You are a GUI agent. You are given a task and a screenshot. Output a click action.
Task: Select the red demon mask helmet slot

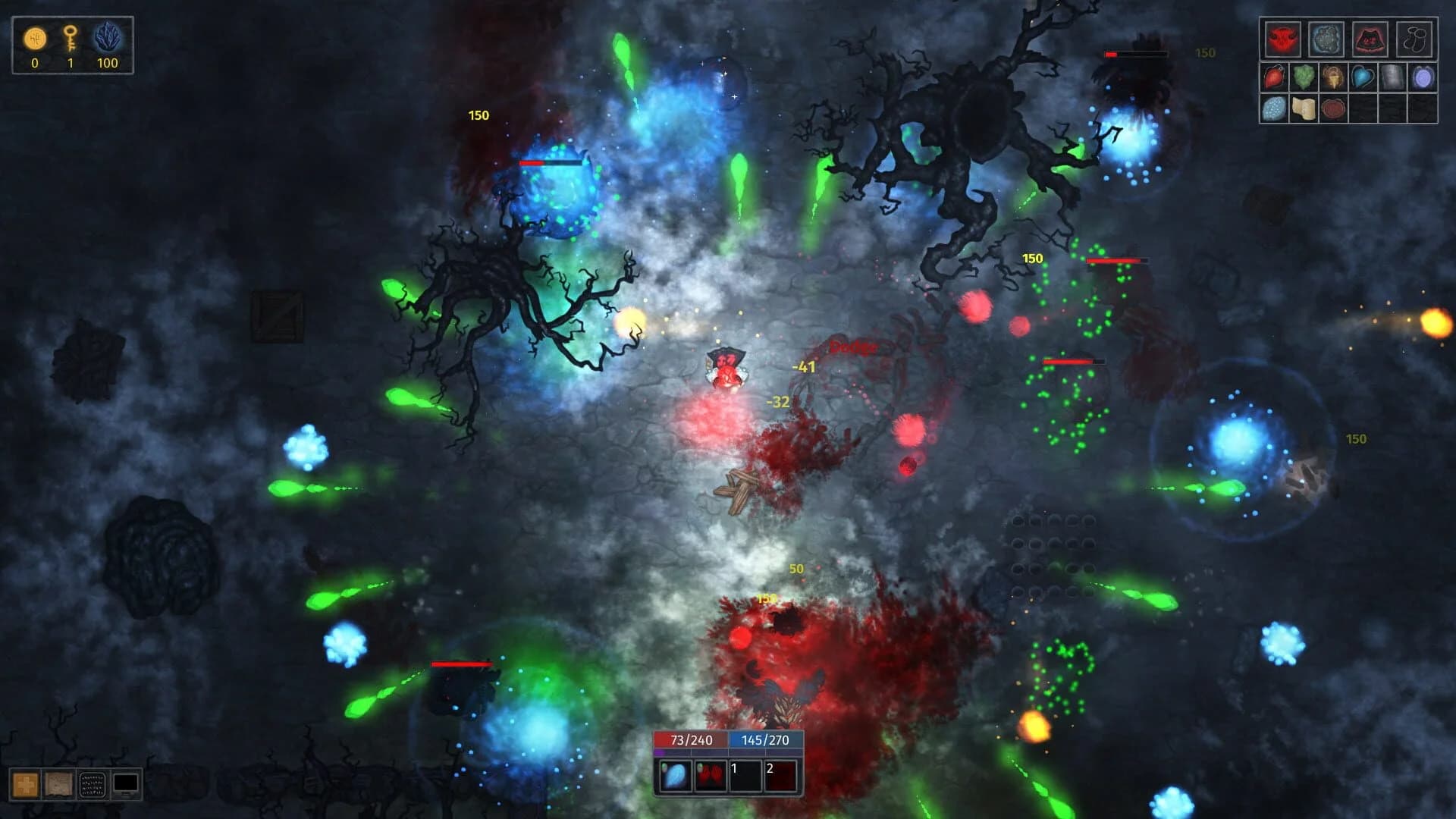[1283, 38]
